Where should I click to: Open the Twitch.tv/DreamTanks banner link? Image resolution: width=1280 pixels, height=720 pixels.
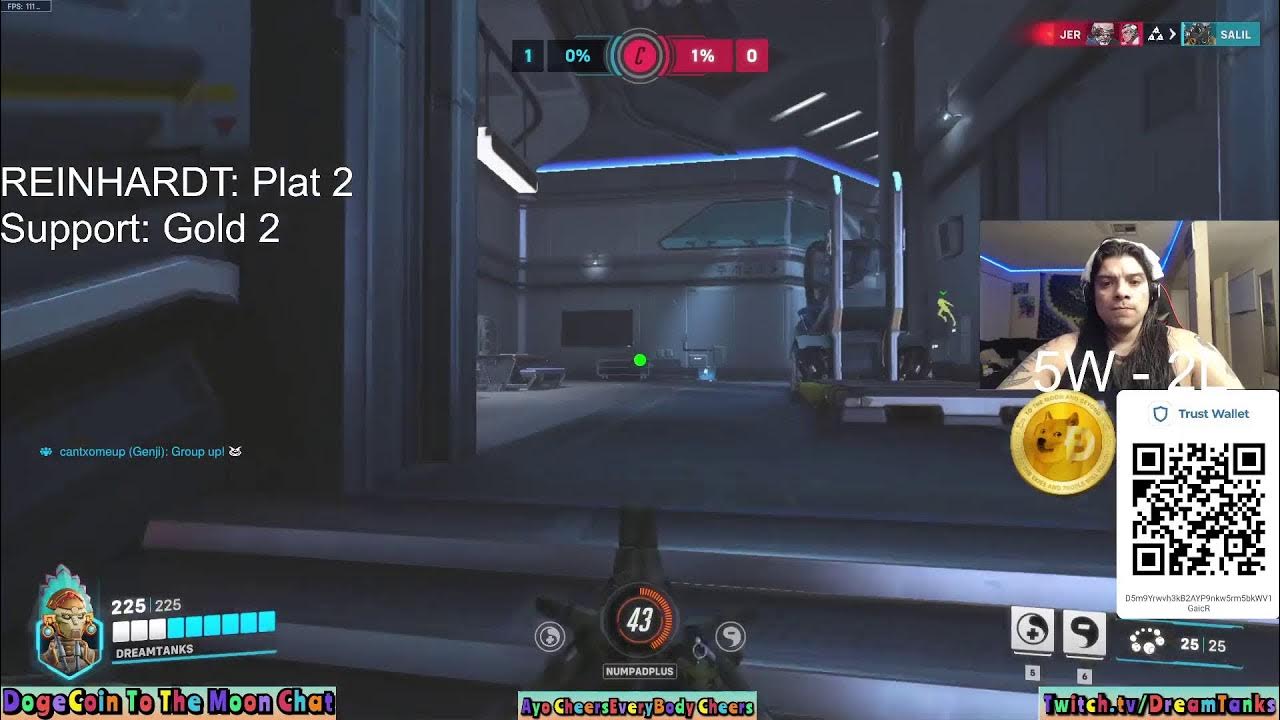[x=1158, y=705]
